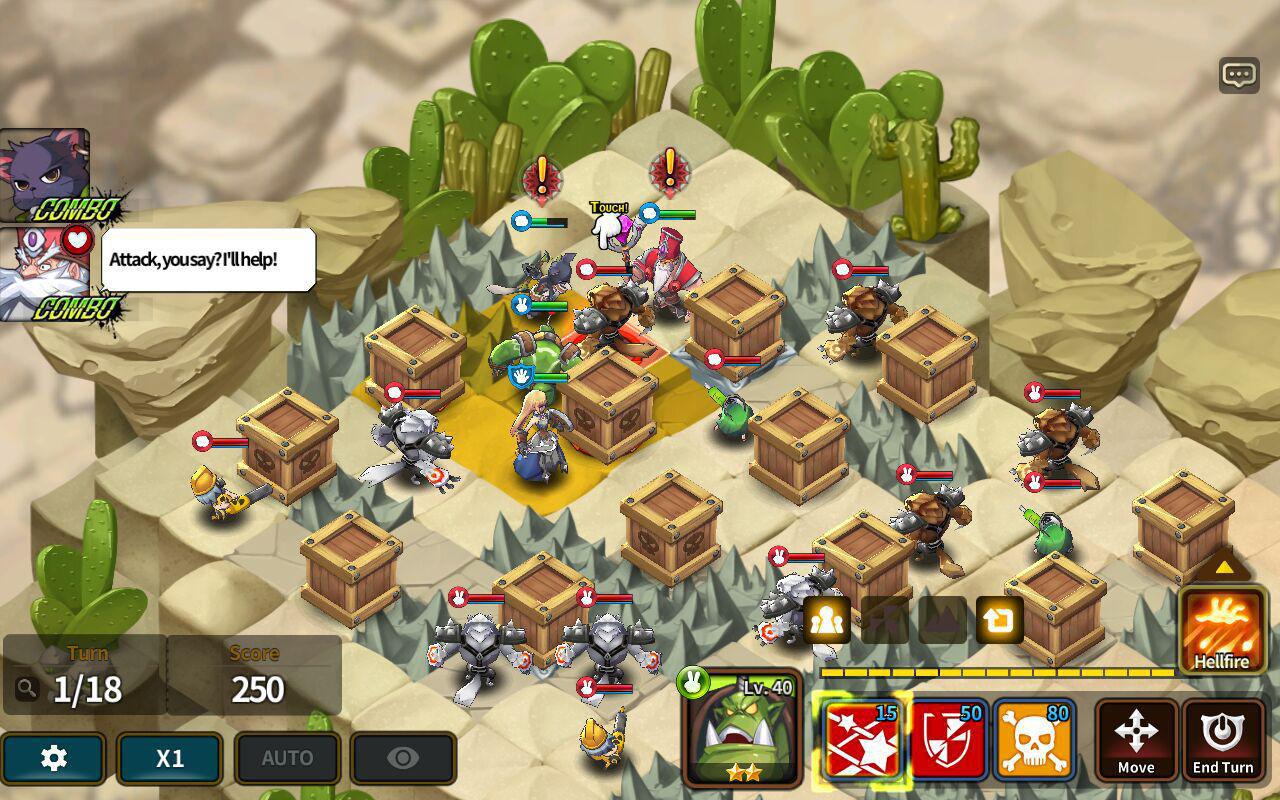1280x800 pixels.
Task: Toggle AUTO battle mode
Action: click(287, 758)
